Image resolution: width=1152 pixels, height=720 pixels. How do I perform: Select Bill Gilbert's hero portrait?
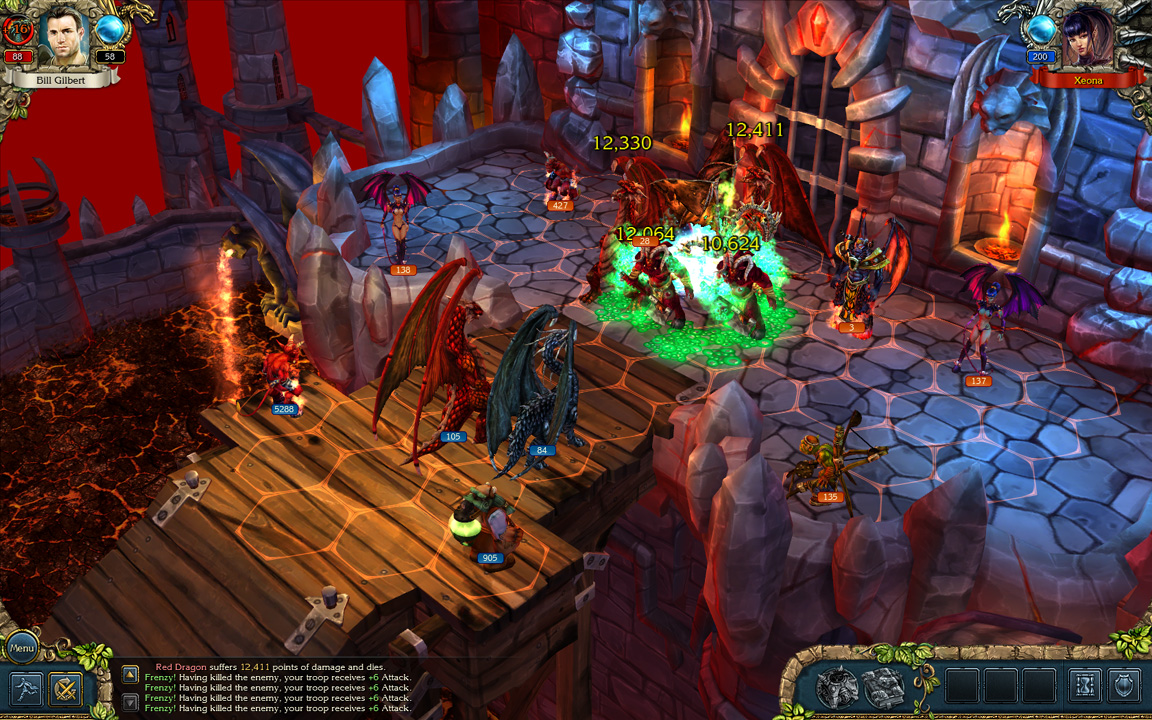point(65,35)
